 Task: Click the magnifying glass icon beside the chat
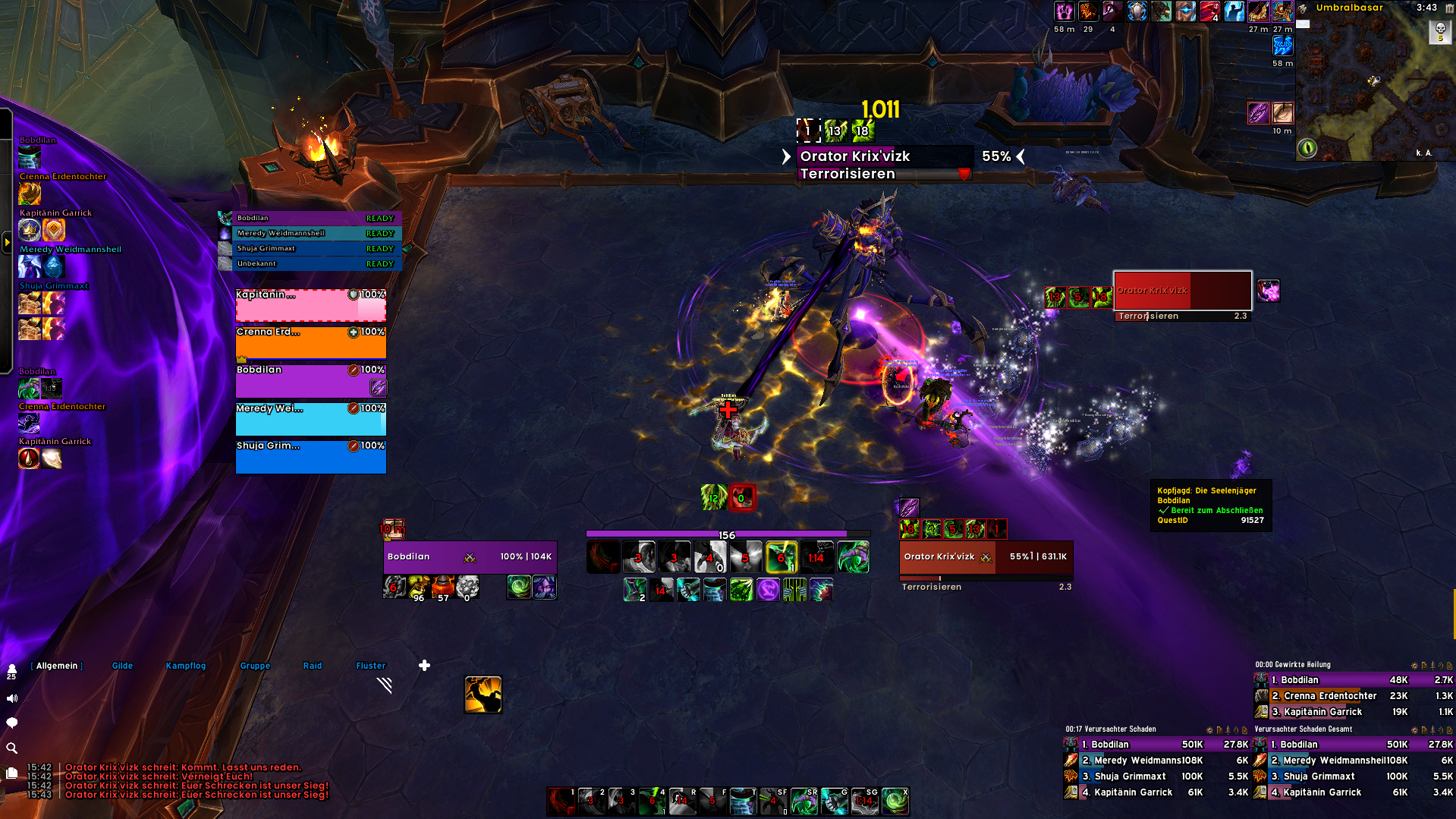[11, 748]
